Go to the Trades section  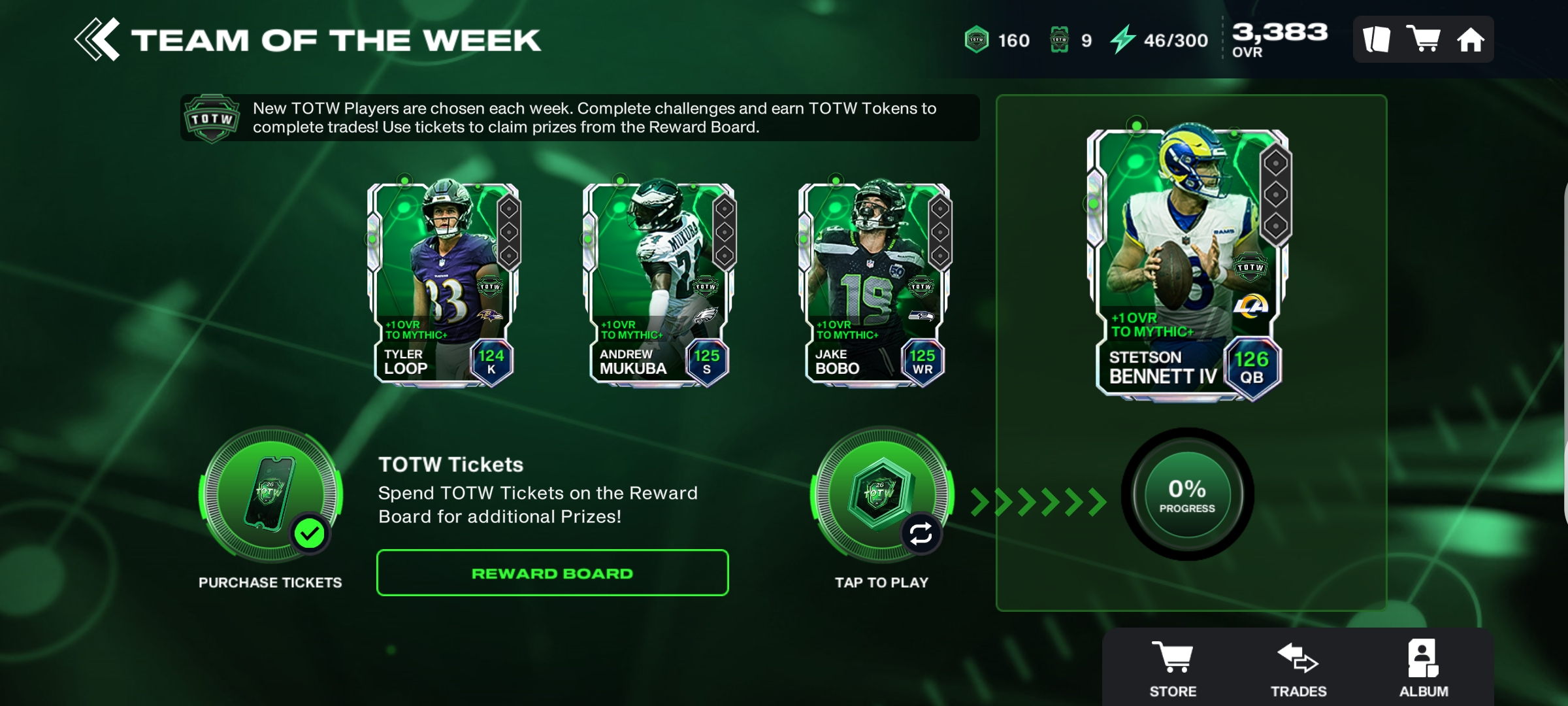pos(1298,668)
